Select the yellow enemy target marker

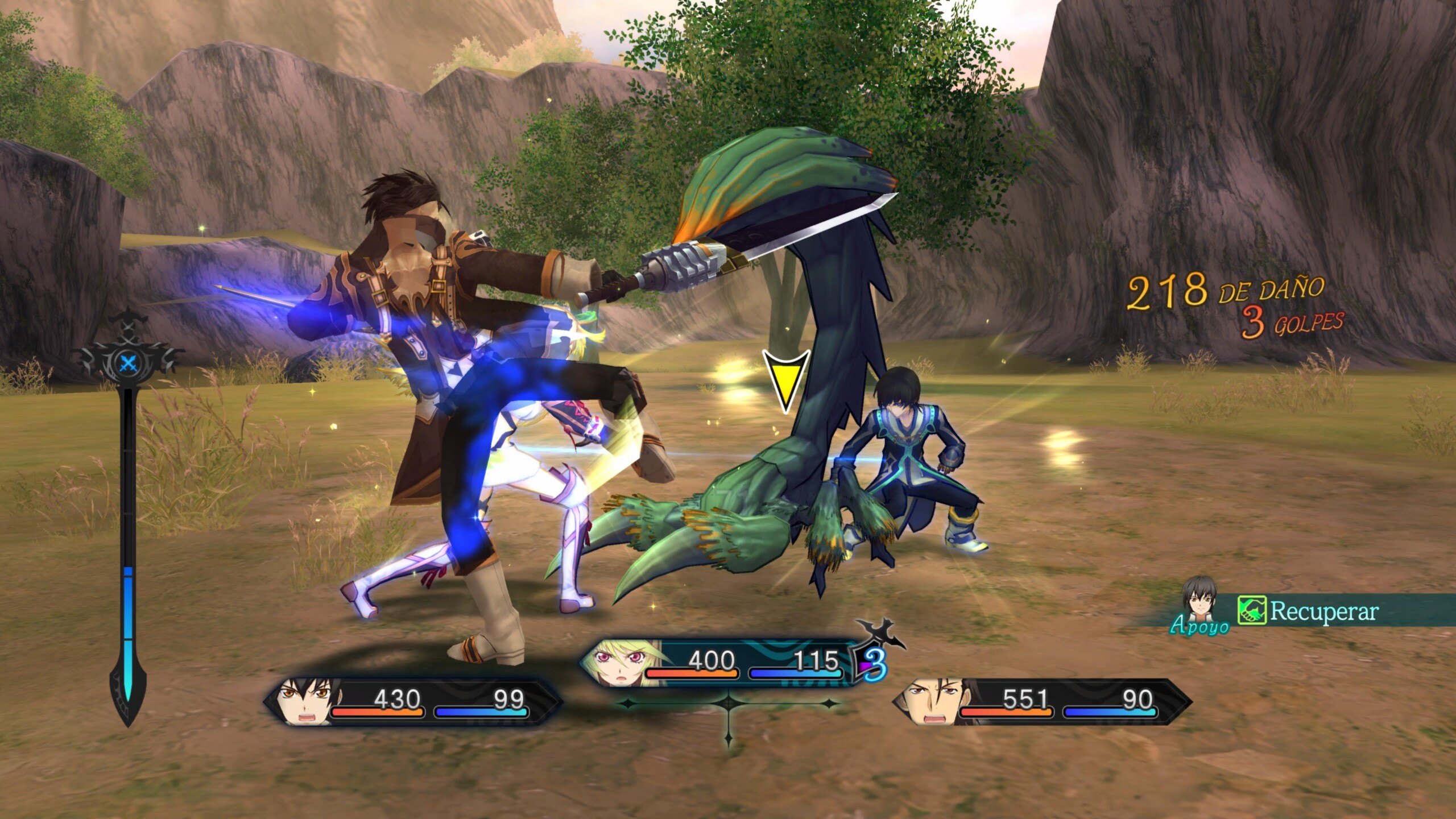(x=785, y=379)
